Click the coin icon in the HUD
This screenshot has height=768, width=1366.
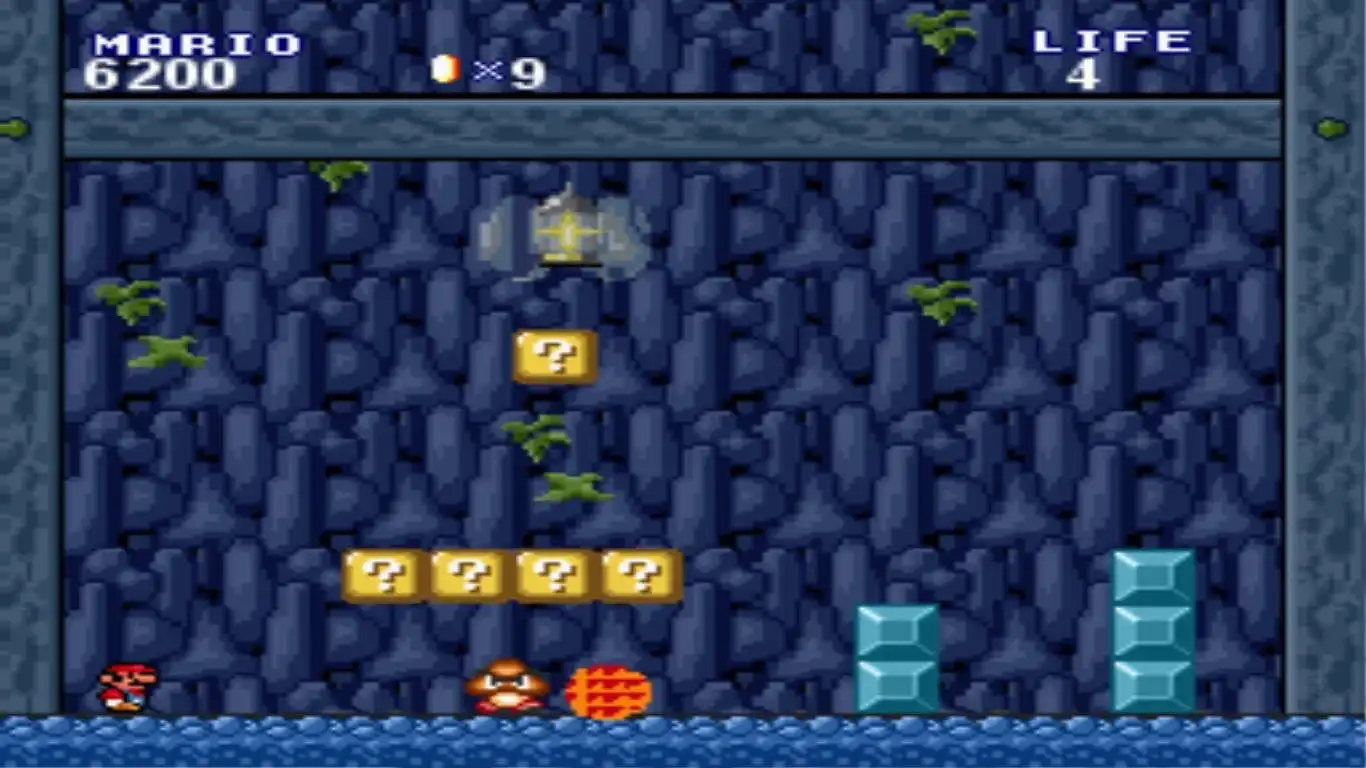click(444, 69)
